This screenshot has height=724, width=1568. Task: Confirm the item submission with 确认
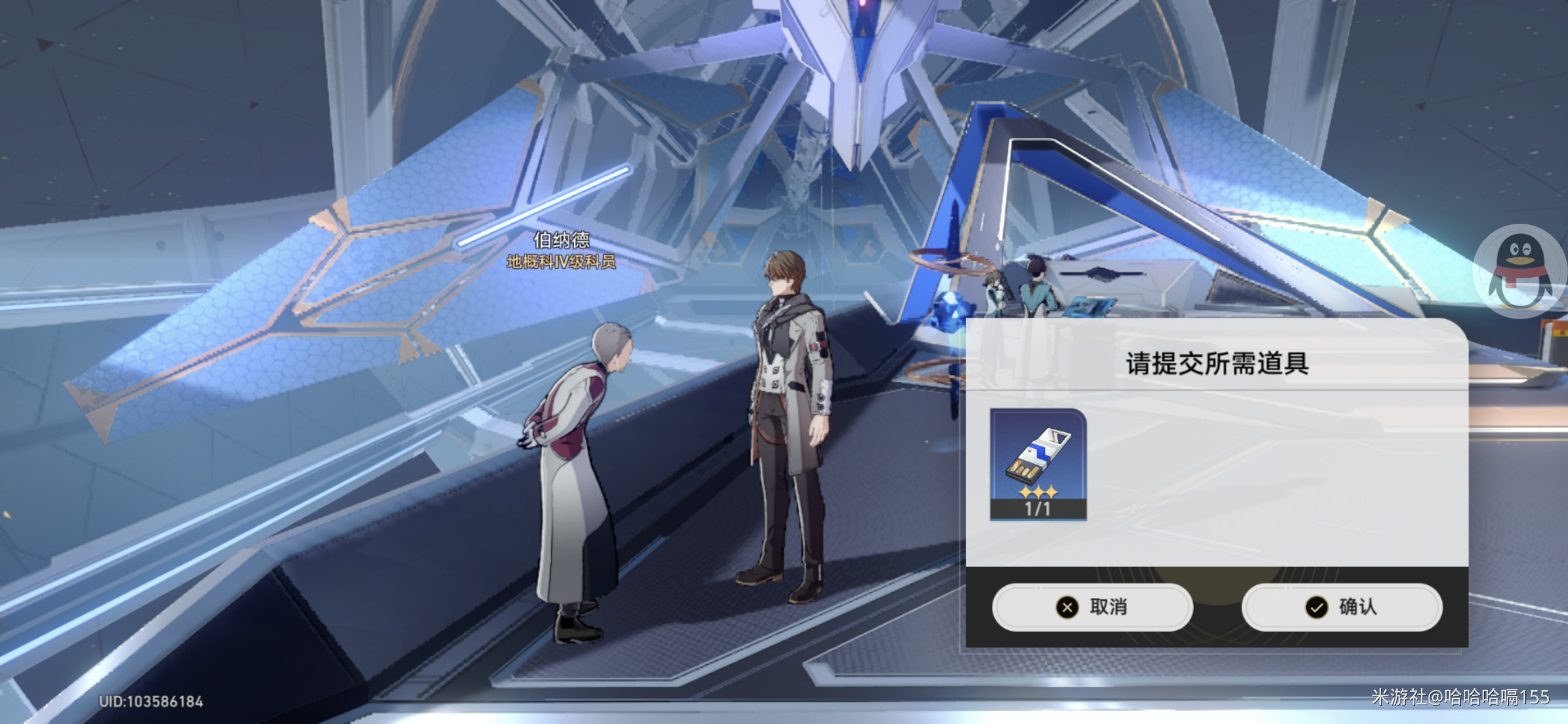coord(1341,607)
